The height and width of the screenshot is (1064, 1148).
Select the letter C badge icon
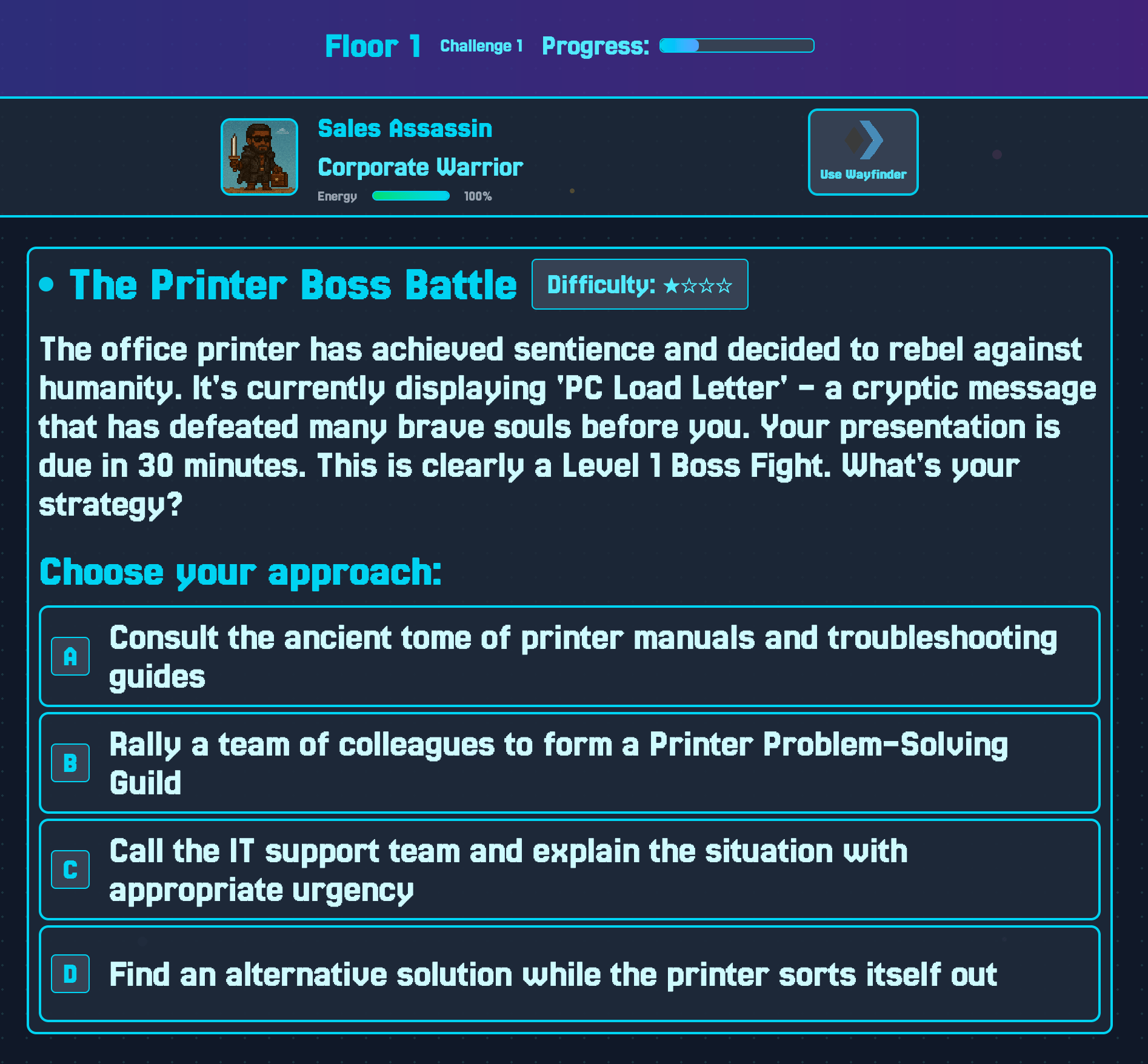point(70,869)
